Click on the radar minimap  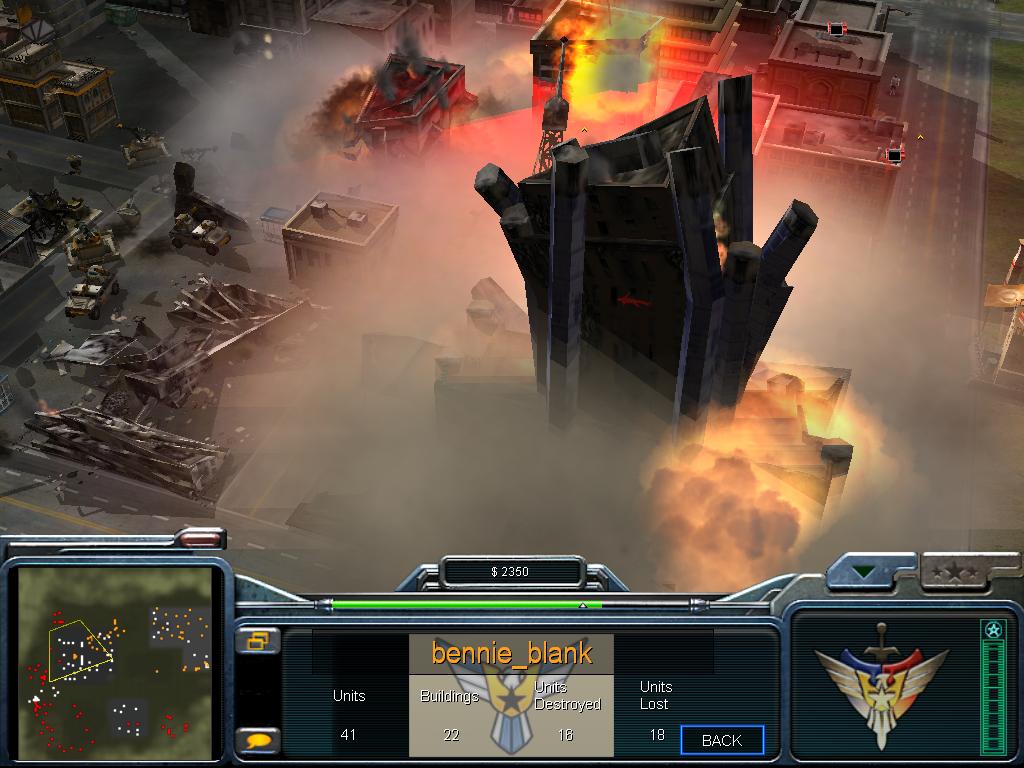[x=115, y=664]
